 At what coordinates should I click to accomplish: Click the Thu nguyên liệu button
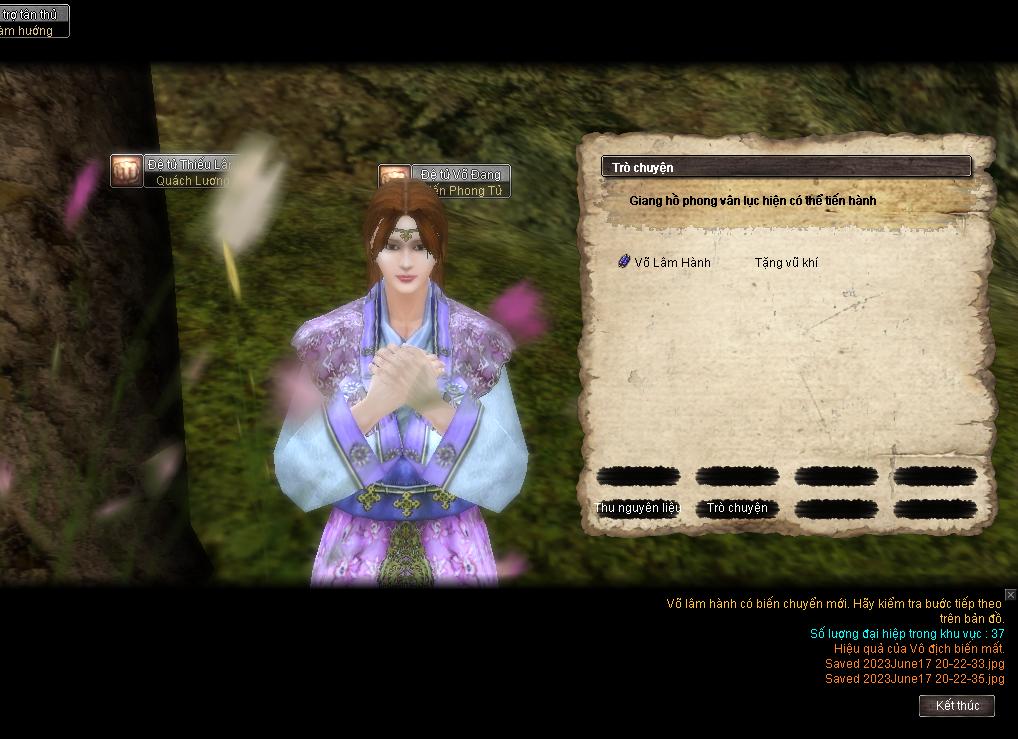(x=638, y=508)
